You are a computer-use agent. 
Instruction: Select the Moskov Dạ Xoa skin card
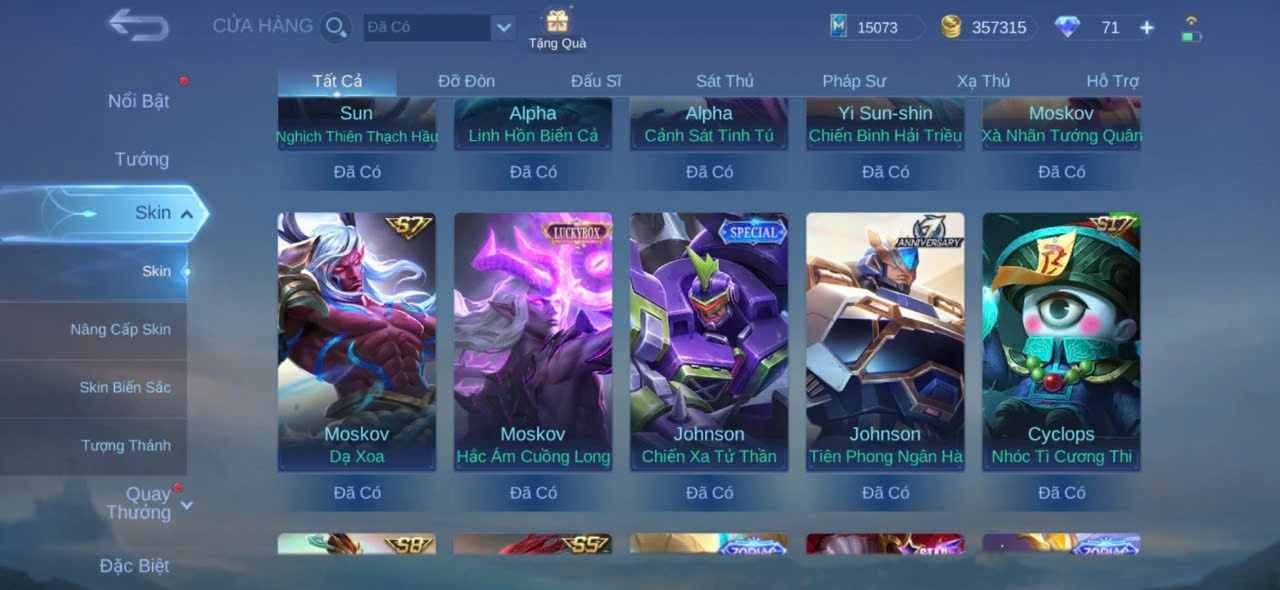pos(356,340)
